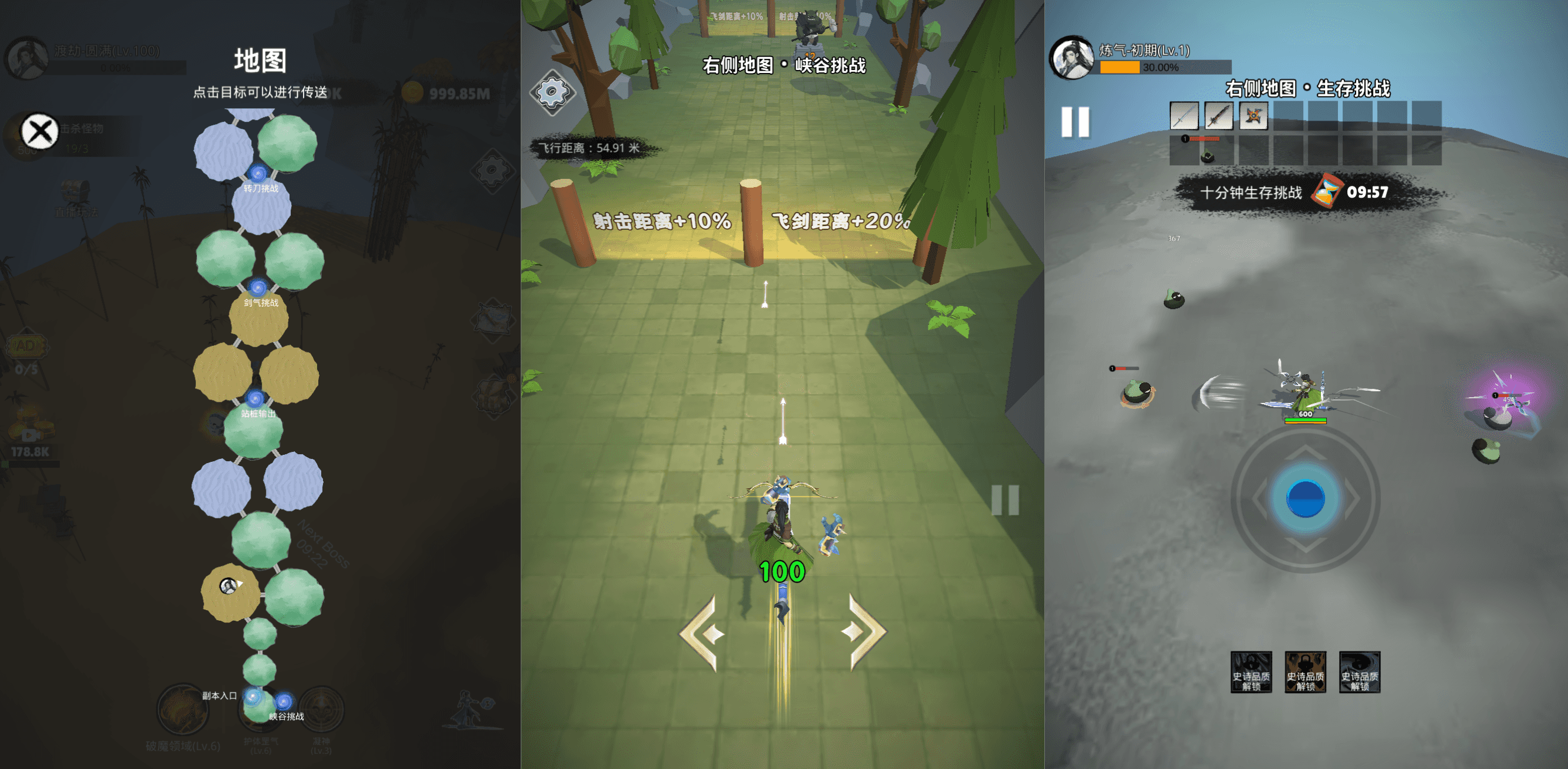Pause the canyon challenge run
This screenshot has width=1568, height=769.
(x=1005, y=500)
